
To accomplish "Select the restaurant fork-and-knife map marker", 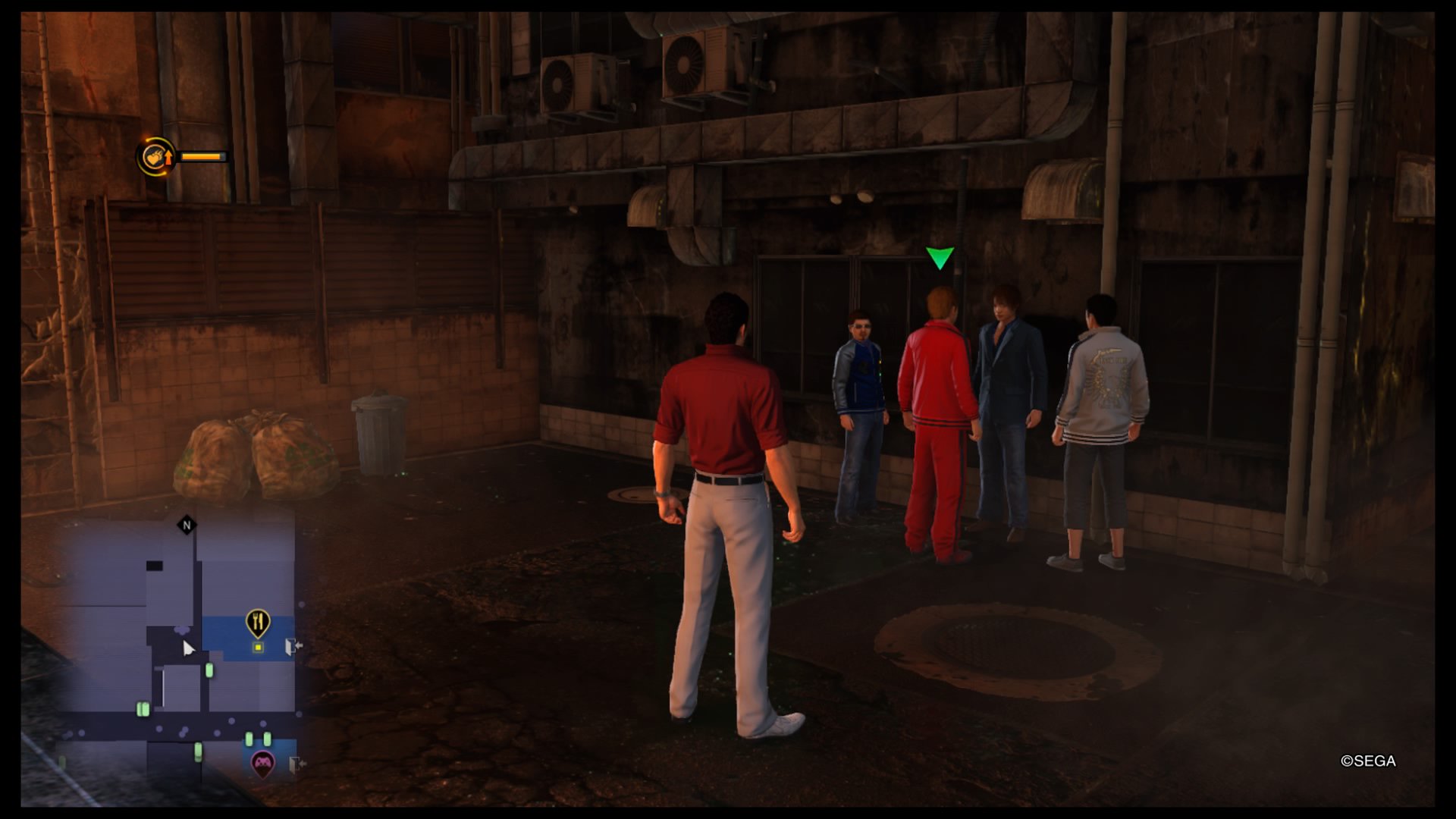I will (259, 623).
